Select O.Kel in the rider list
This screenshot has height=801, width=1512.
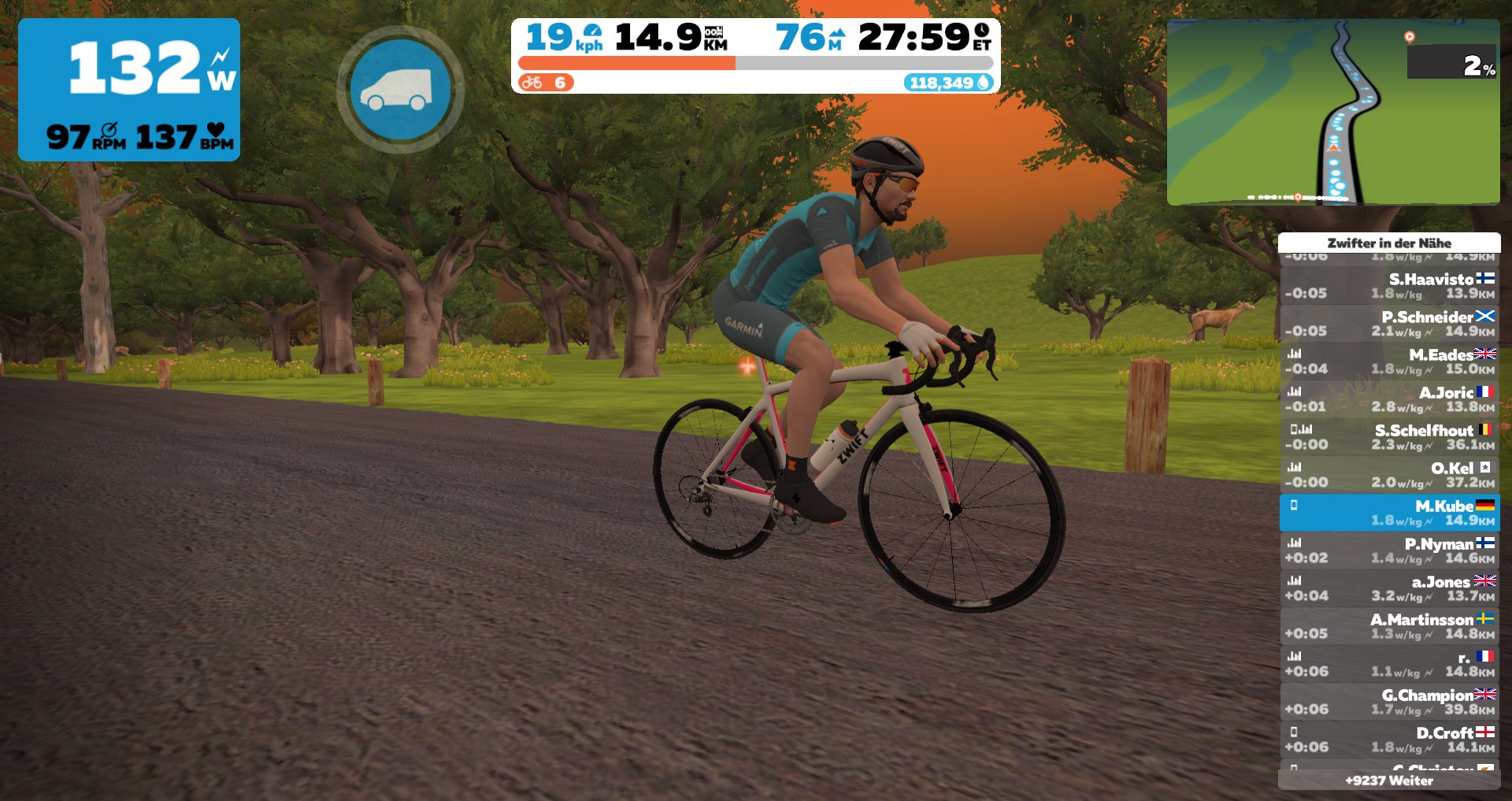point(1389,475)
